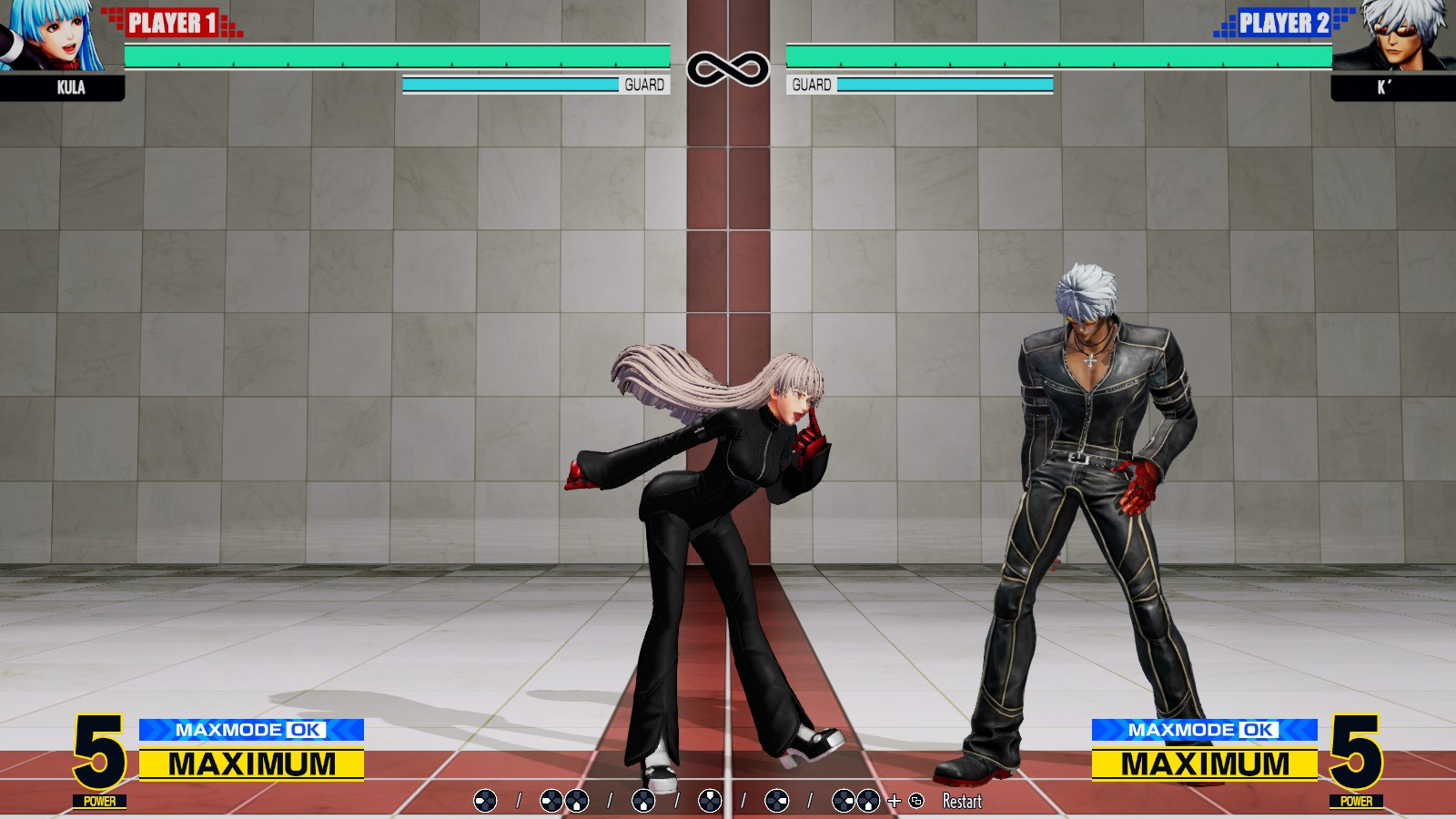Click the PLAYER 1 banner
The image size is (1456, 819).
point(170,19)
